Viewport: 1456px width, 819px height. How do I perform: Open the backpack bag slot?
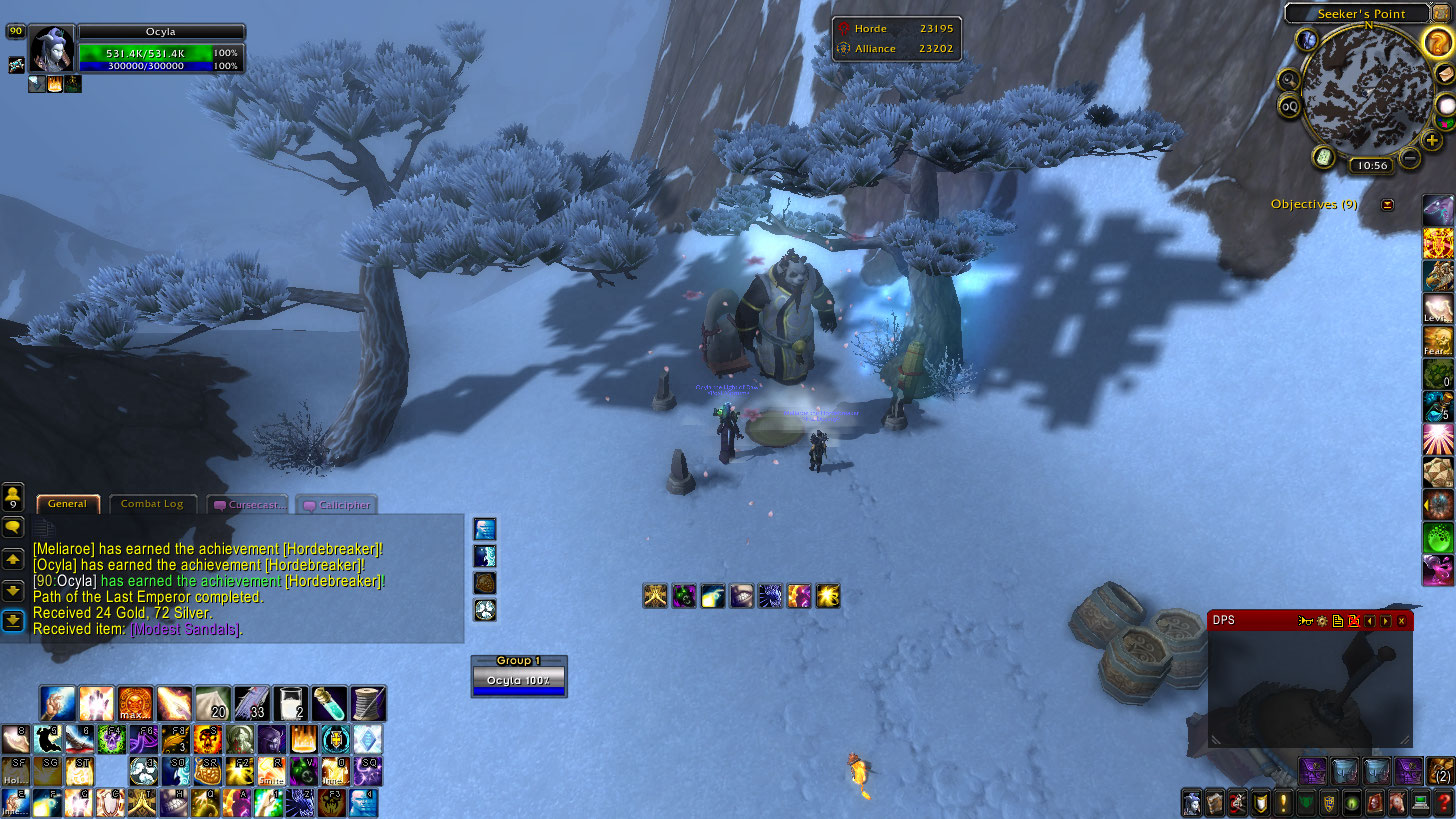click(x=1440, y=771)
